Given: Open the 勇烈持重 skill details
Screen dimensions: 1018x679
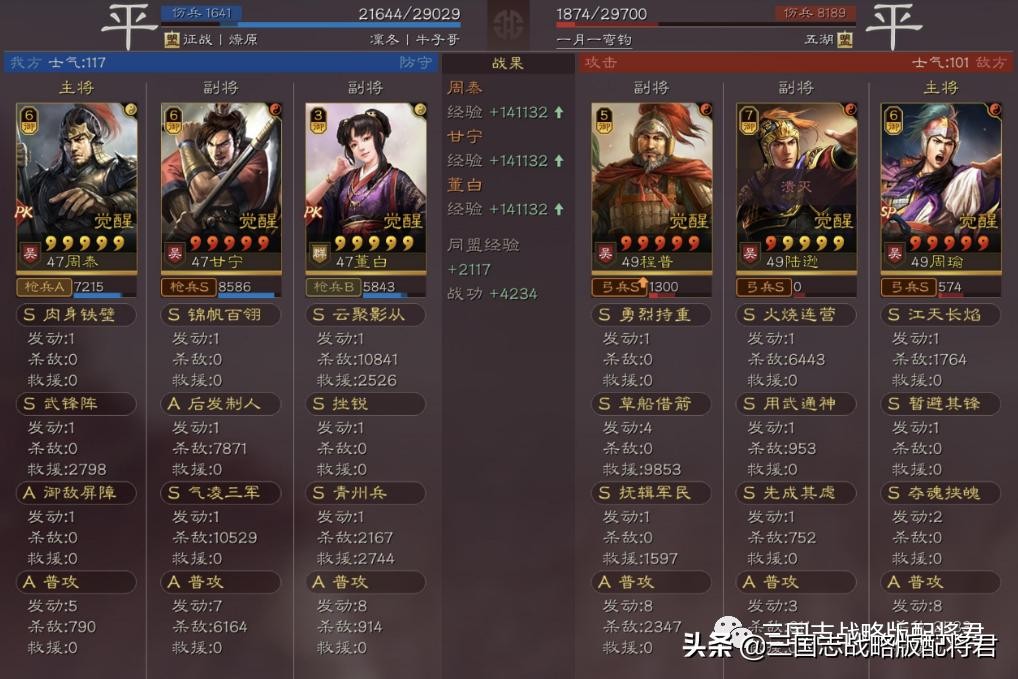Looking at the screenshot, I should click(x=651, y=315).
